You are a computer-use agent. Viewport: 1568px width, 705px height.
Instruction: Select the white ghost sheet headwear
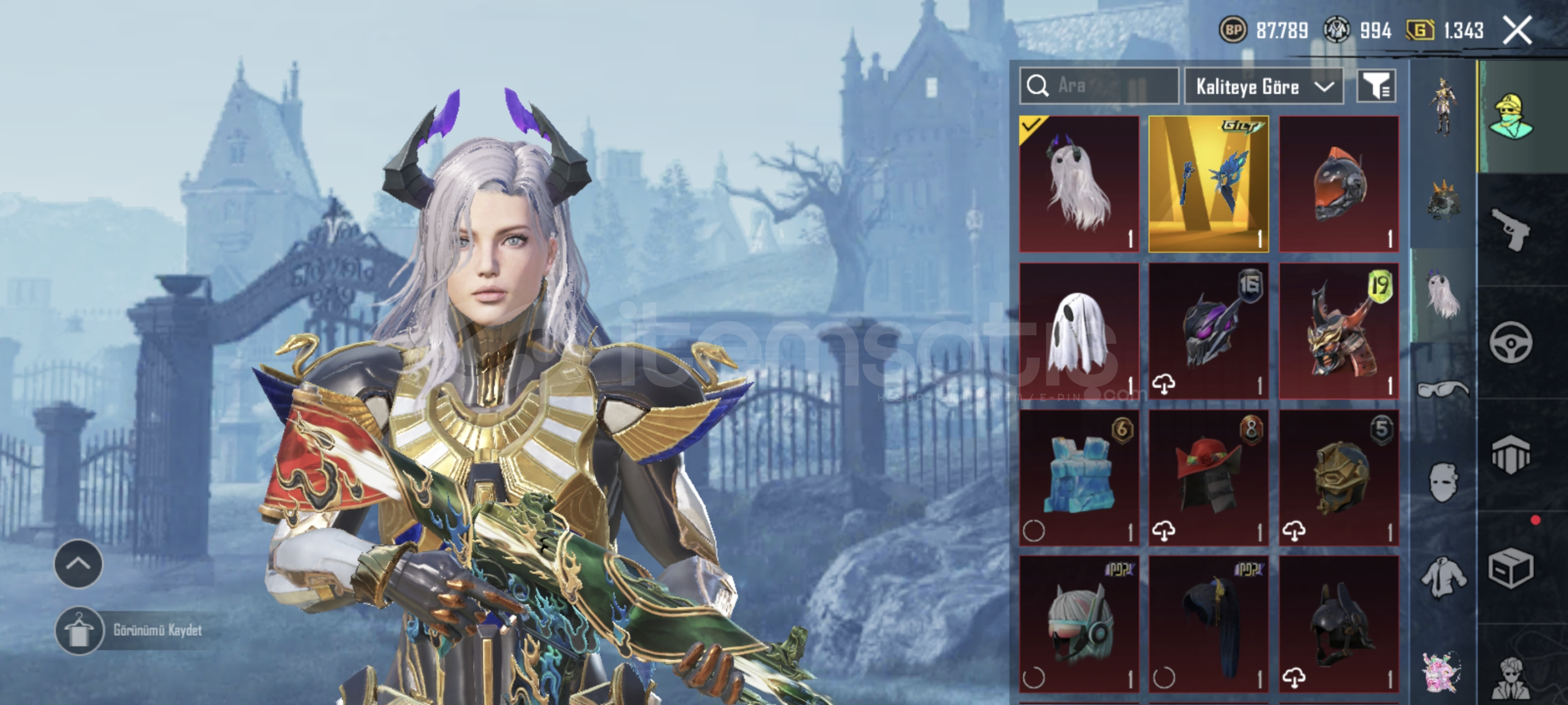[1079, 331]
